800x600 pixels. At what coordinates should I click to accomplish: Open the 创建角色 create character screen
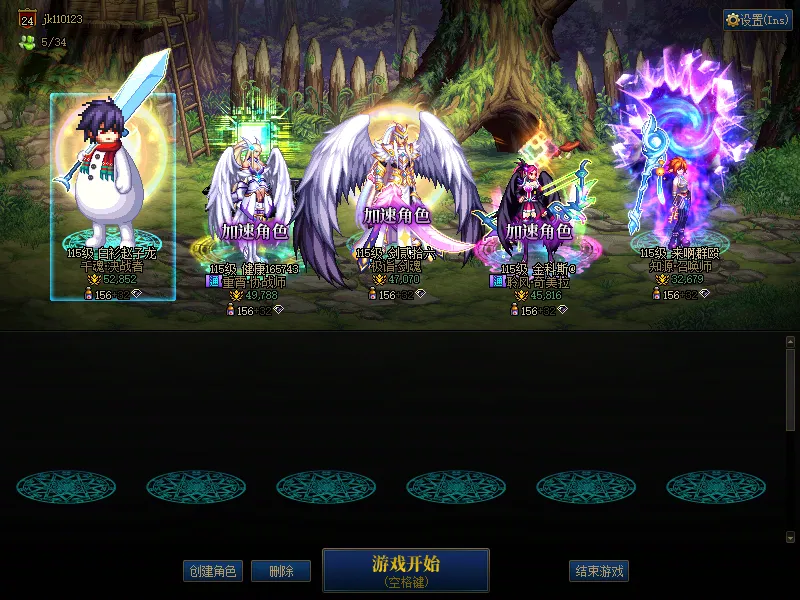[212, 571]
